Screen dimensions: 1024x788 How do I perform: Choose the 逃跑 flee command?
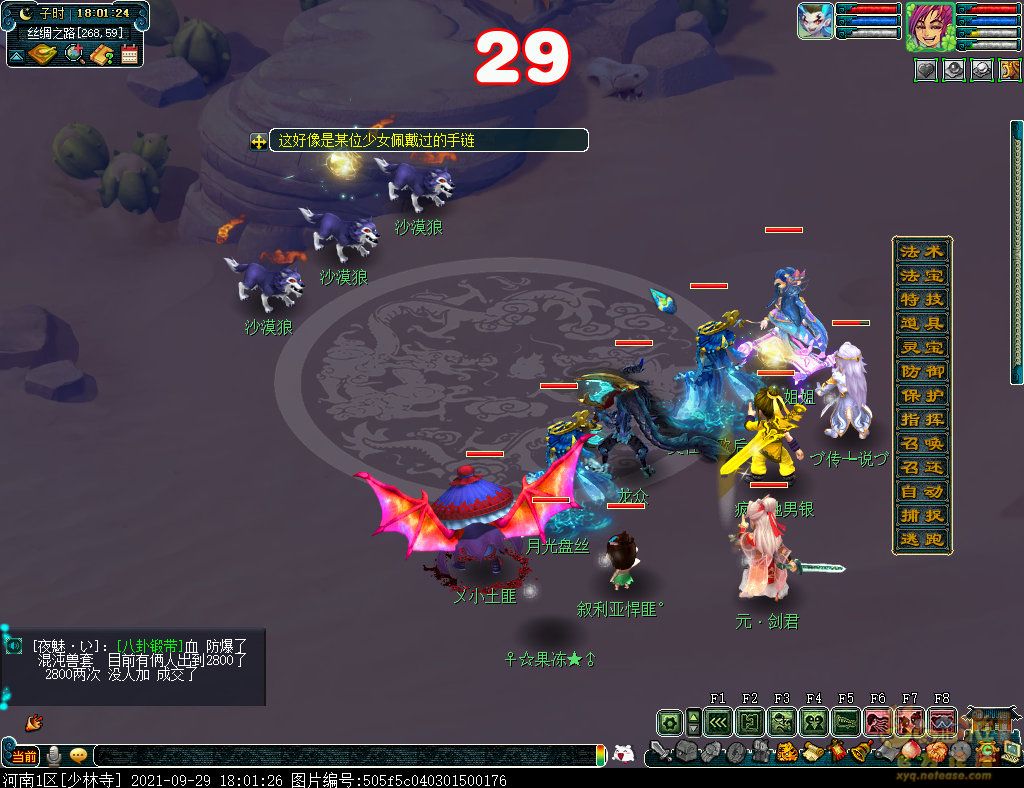[921, 540]
